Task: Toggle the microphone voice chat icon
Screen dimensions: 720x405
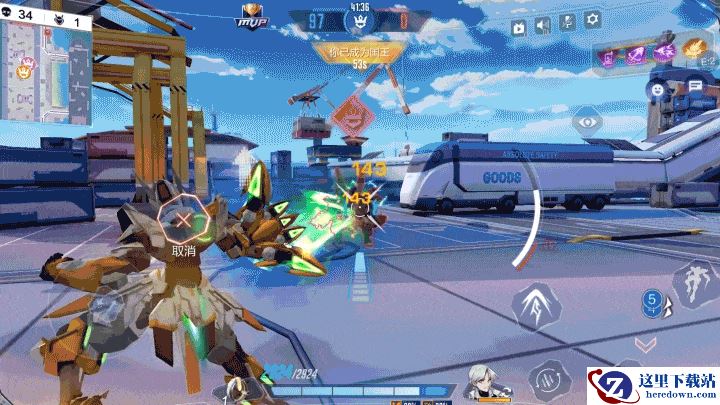Action: 567,21
